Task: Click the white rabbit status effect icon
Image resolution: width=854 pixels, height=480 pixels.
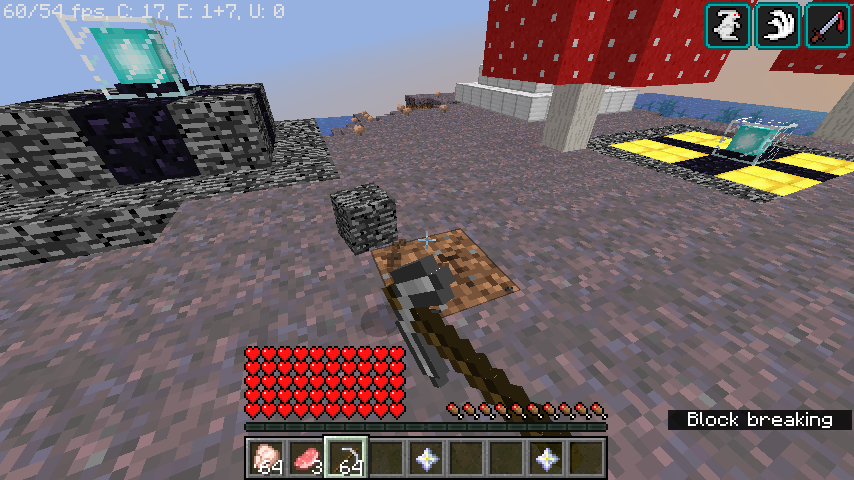Action: pyautogui.click(x=727, y=25)
